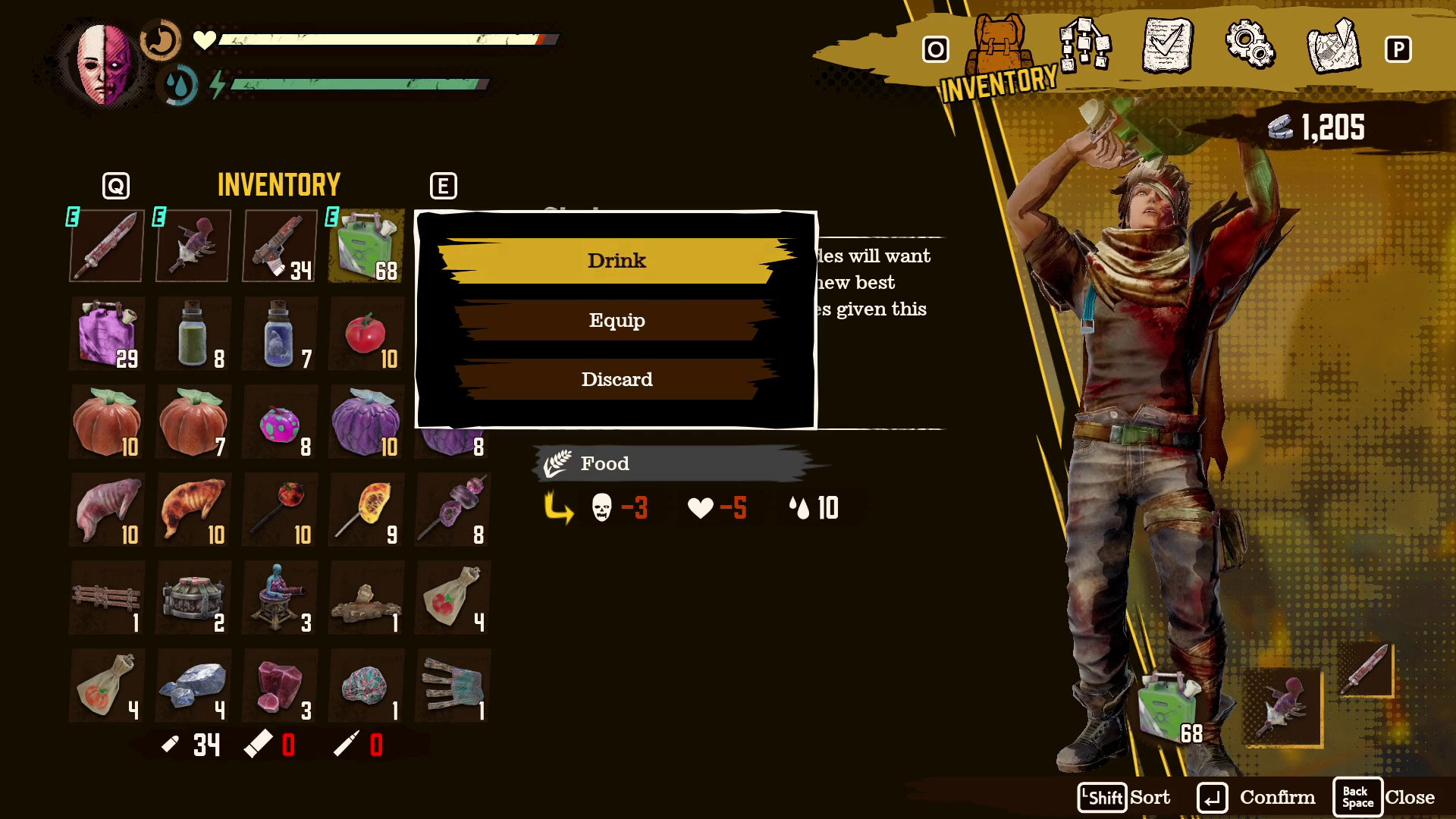This screenshot has width=1456, height=819.
Task: Click the equipped green canister quick slot
Action: click(x=1168, y=709)
